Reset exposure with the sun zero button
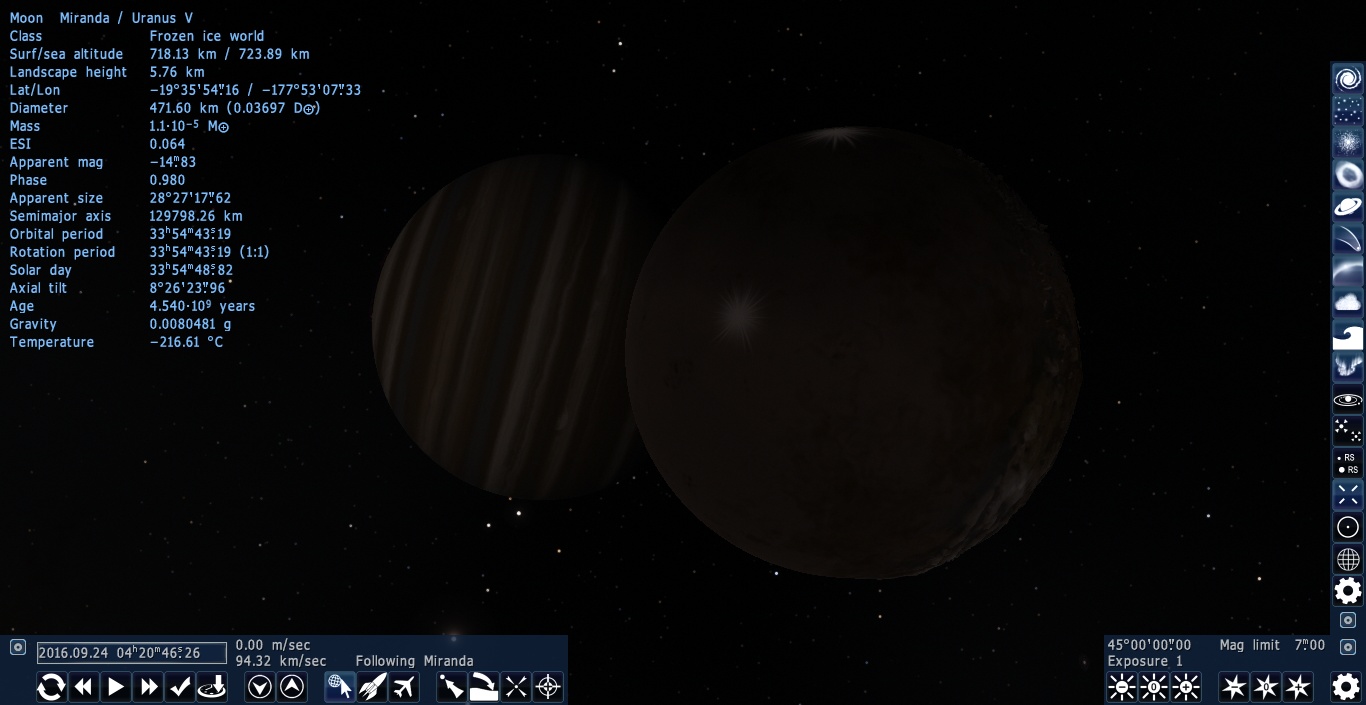The image size is (1366, 705). click(x=1154, y=687)
